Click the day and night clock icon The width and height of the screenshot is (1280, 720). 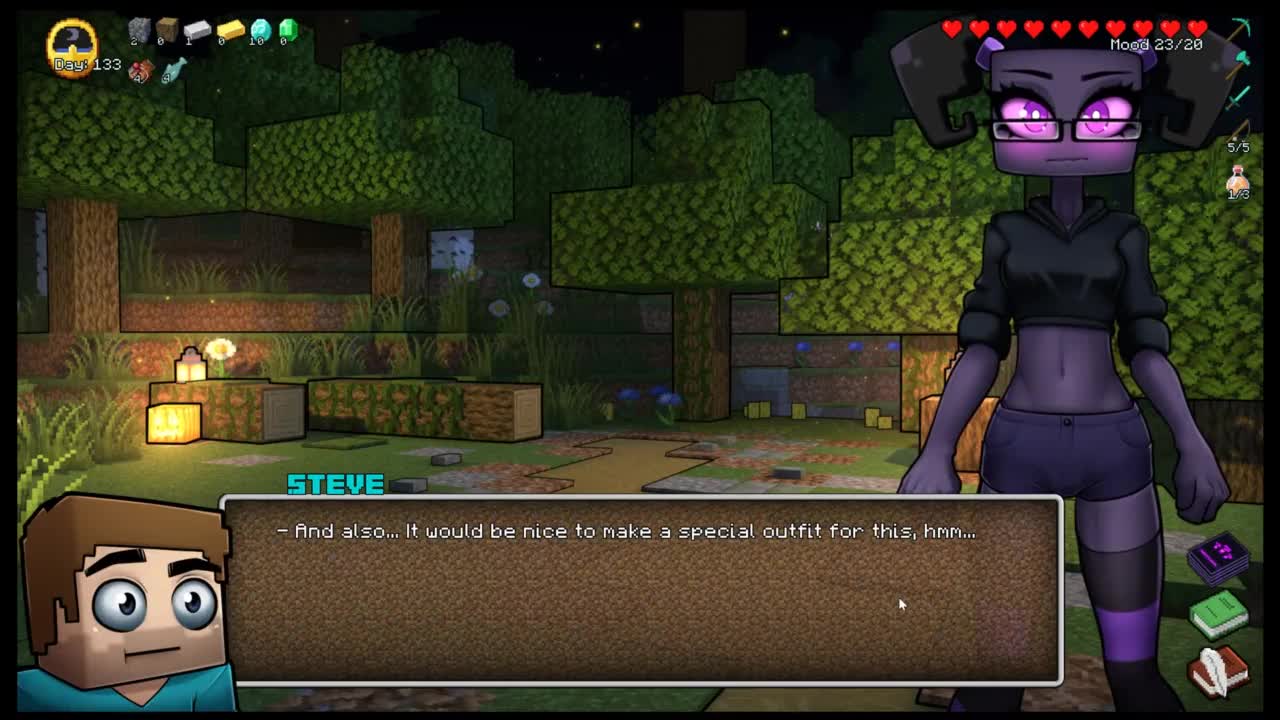point(72,42)
